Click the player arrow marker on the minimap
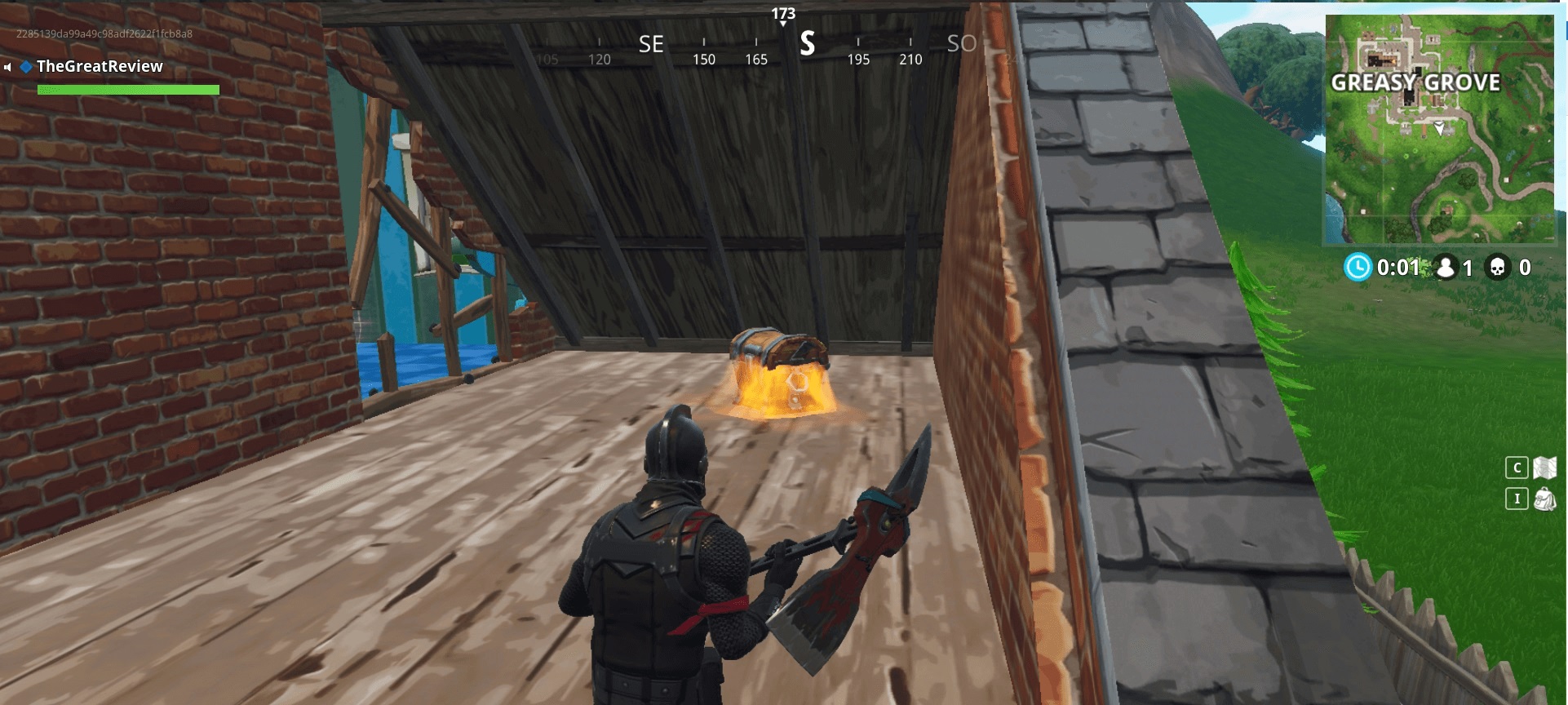Screen dimensions: 1568x705 click(x=1441, y=128)
